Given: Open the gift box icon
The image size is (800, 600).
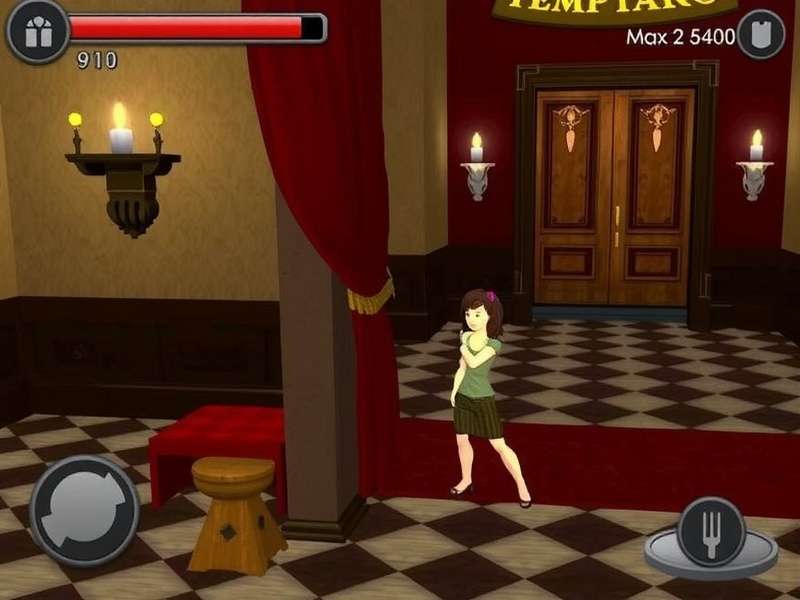Looking at the screenshot, I should (x=38, y=31).
